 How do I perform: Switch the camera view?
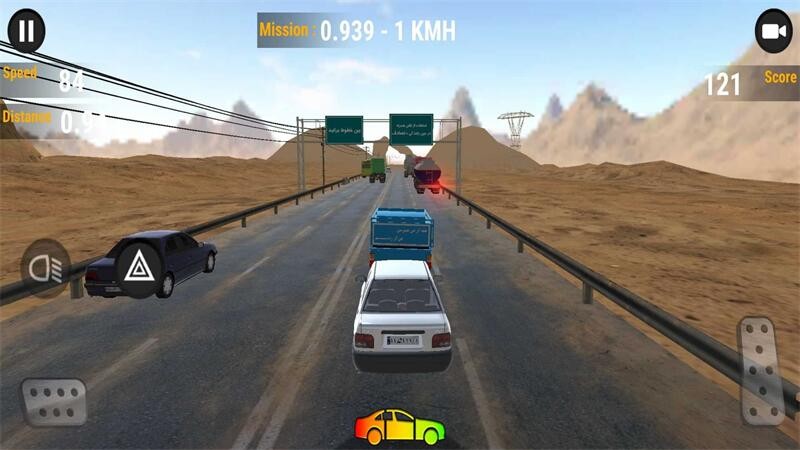click(x=773, y=31)
